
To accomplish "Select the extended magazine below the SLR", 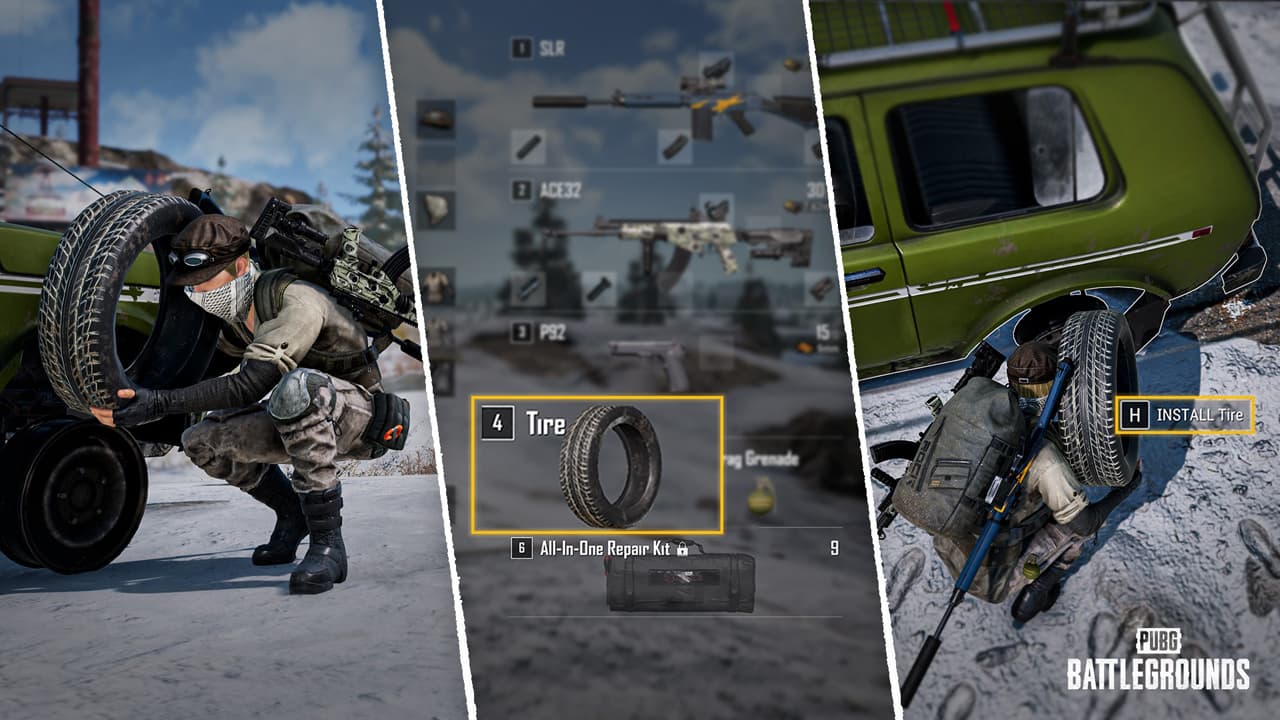I will [675, 148].
